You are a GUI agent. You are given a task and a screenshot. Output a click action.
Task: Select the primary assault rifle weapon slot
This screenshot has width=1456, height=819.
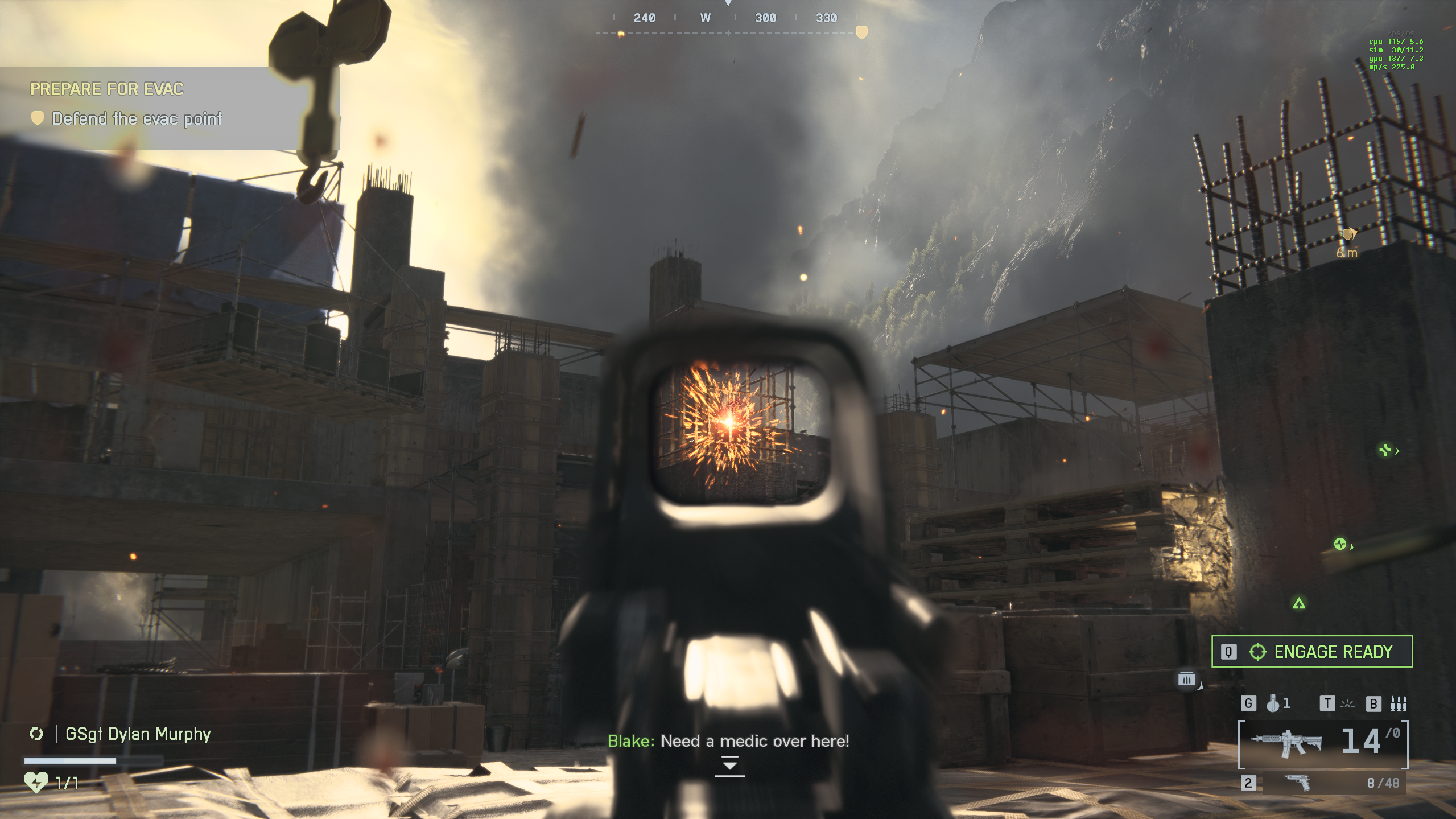1323,744
